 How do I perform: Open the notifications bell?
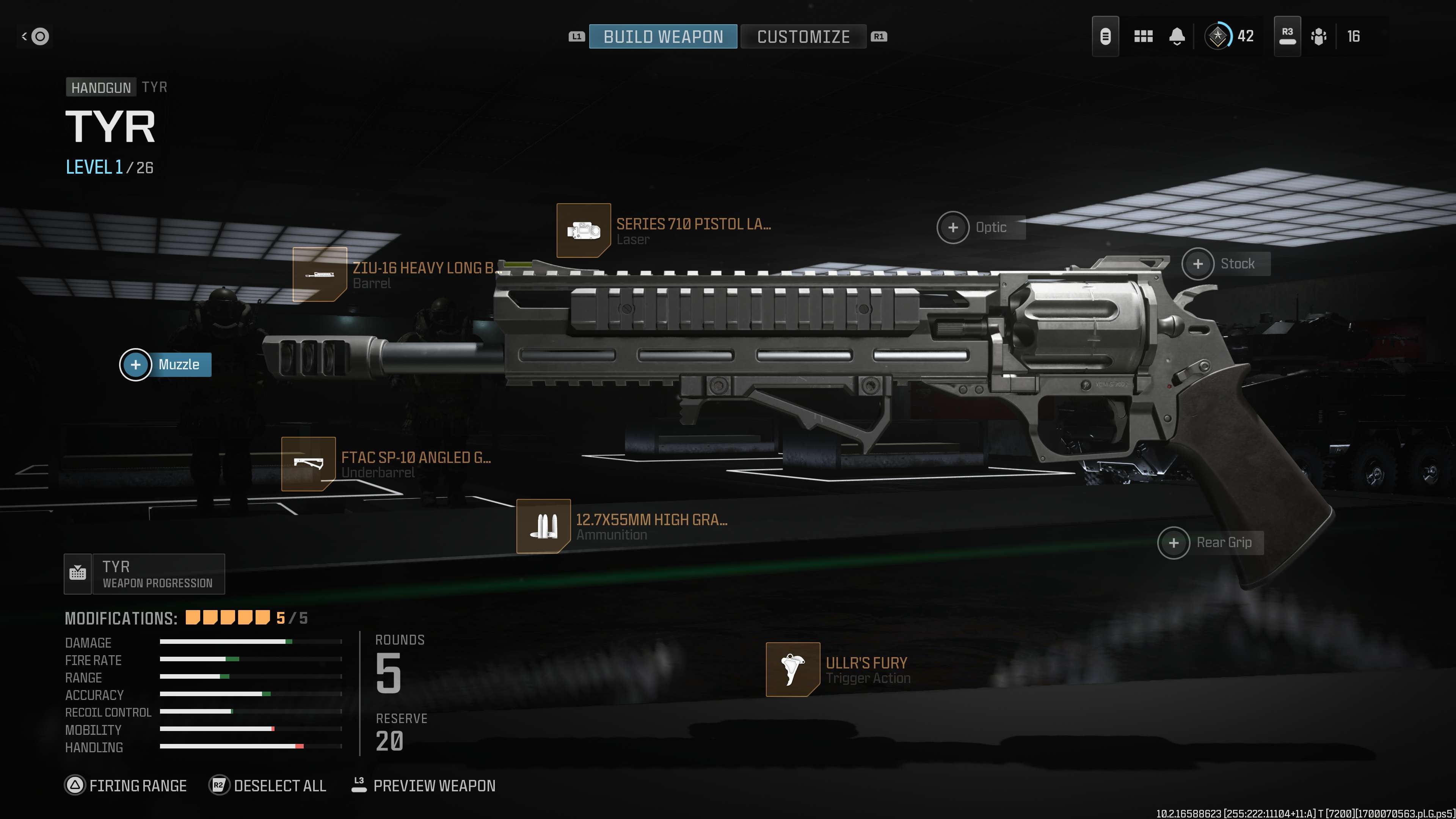coord(1177,37)
